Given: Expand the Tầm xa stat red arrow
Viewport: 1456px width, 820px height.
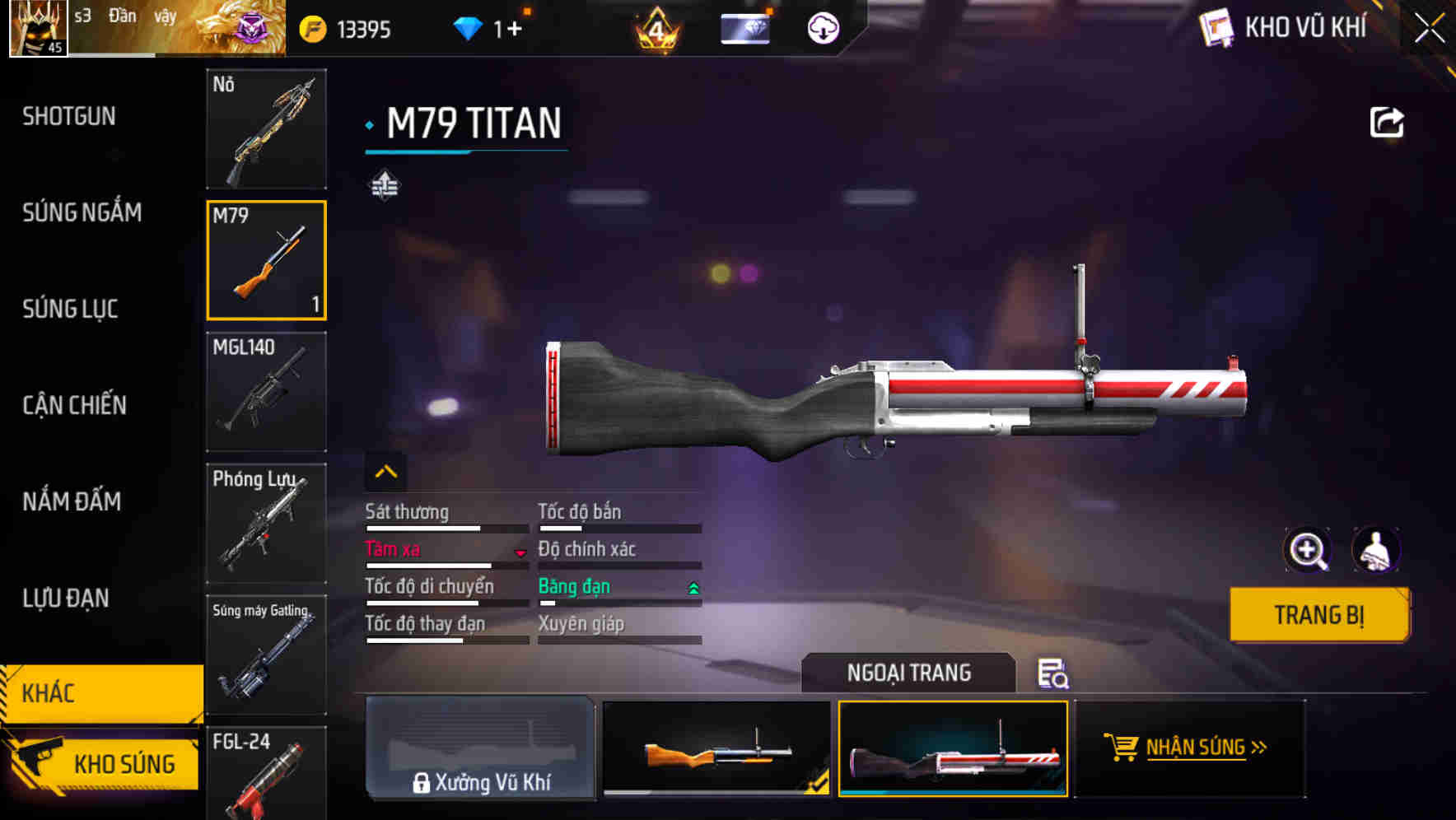Looking at the screenshot, I should [520, 553].
